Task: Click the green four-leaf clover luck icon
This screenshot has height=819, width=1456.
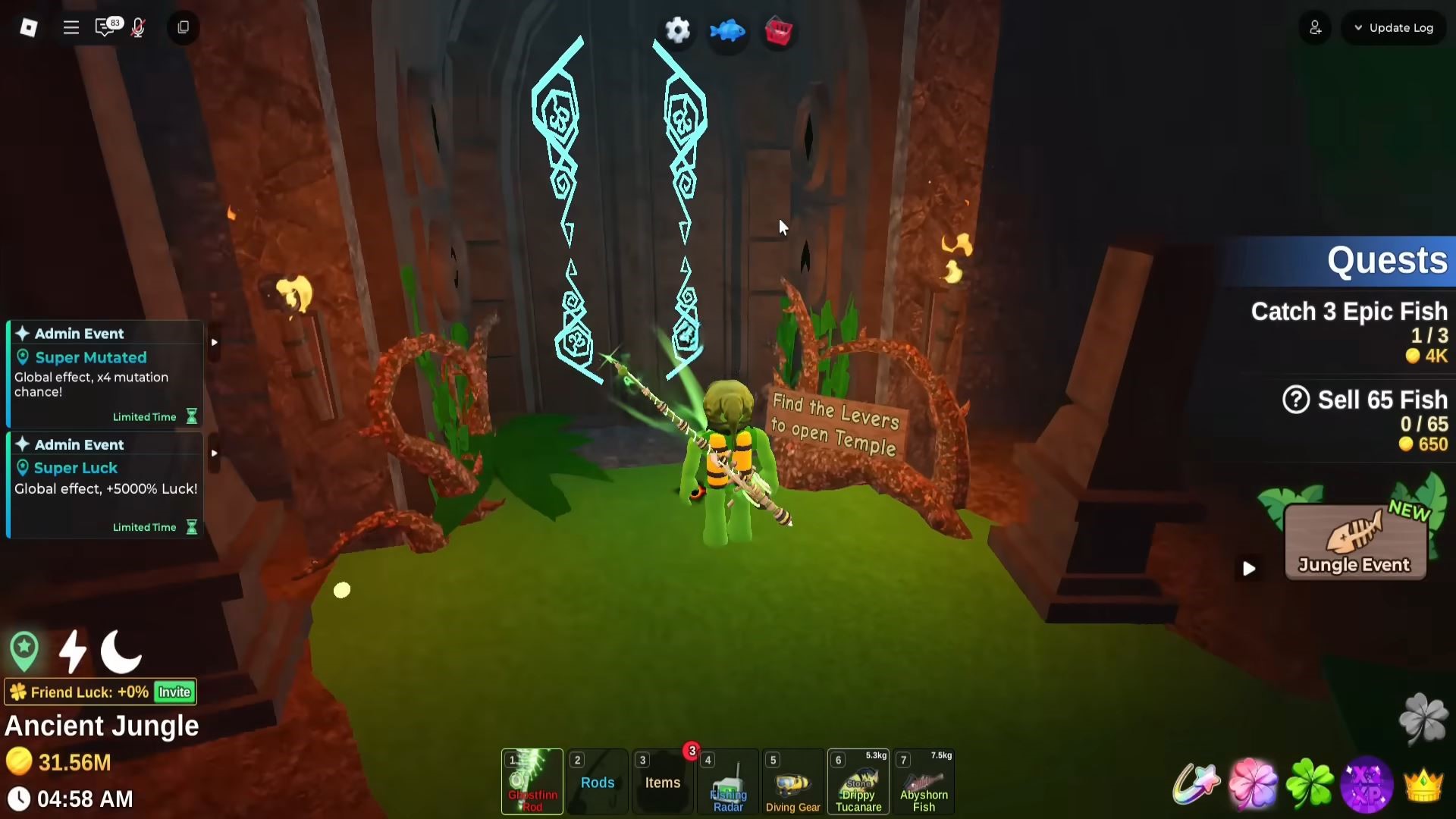Action: coord(1310,783)
